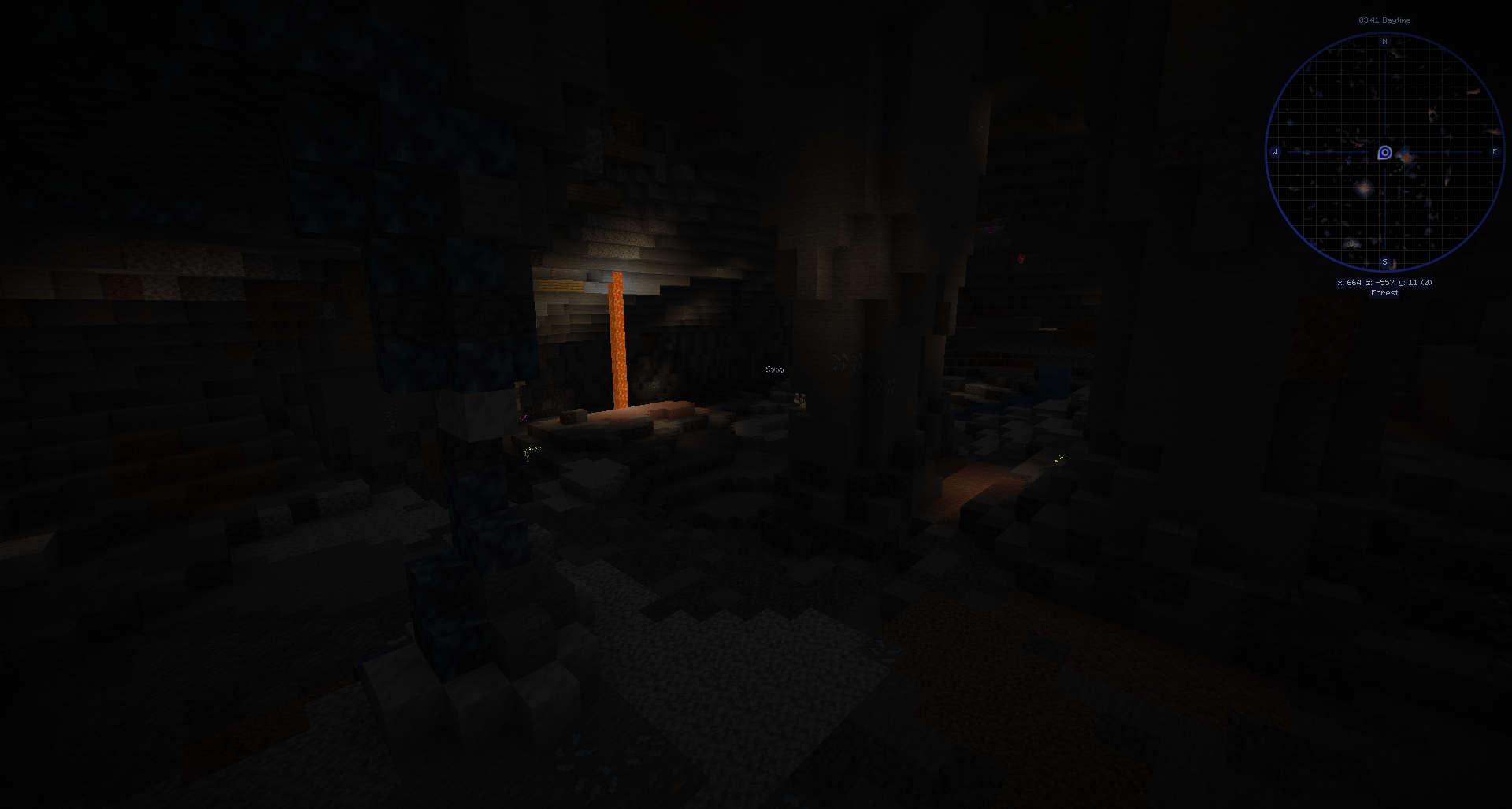This screenshot has height=809, width=1512.
Task: Click the E cardinal marker on the minimap
Action: coord(1495,151)
